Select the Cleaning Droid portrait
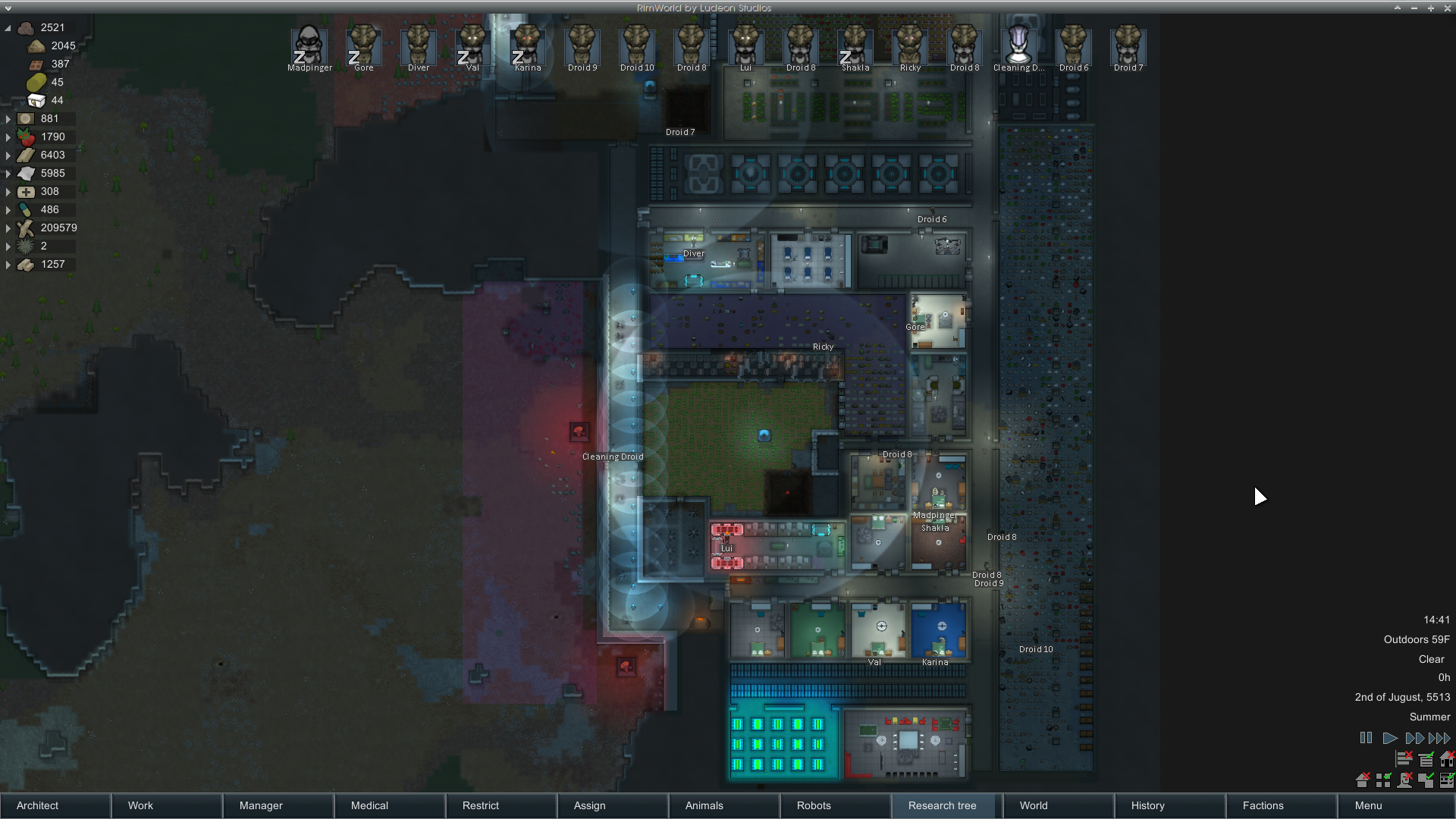The width and height of the screenshot is (1456, 819). click(1018, 45)
